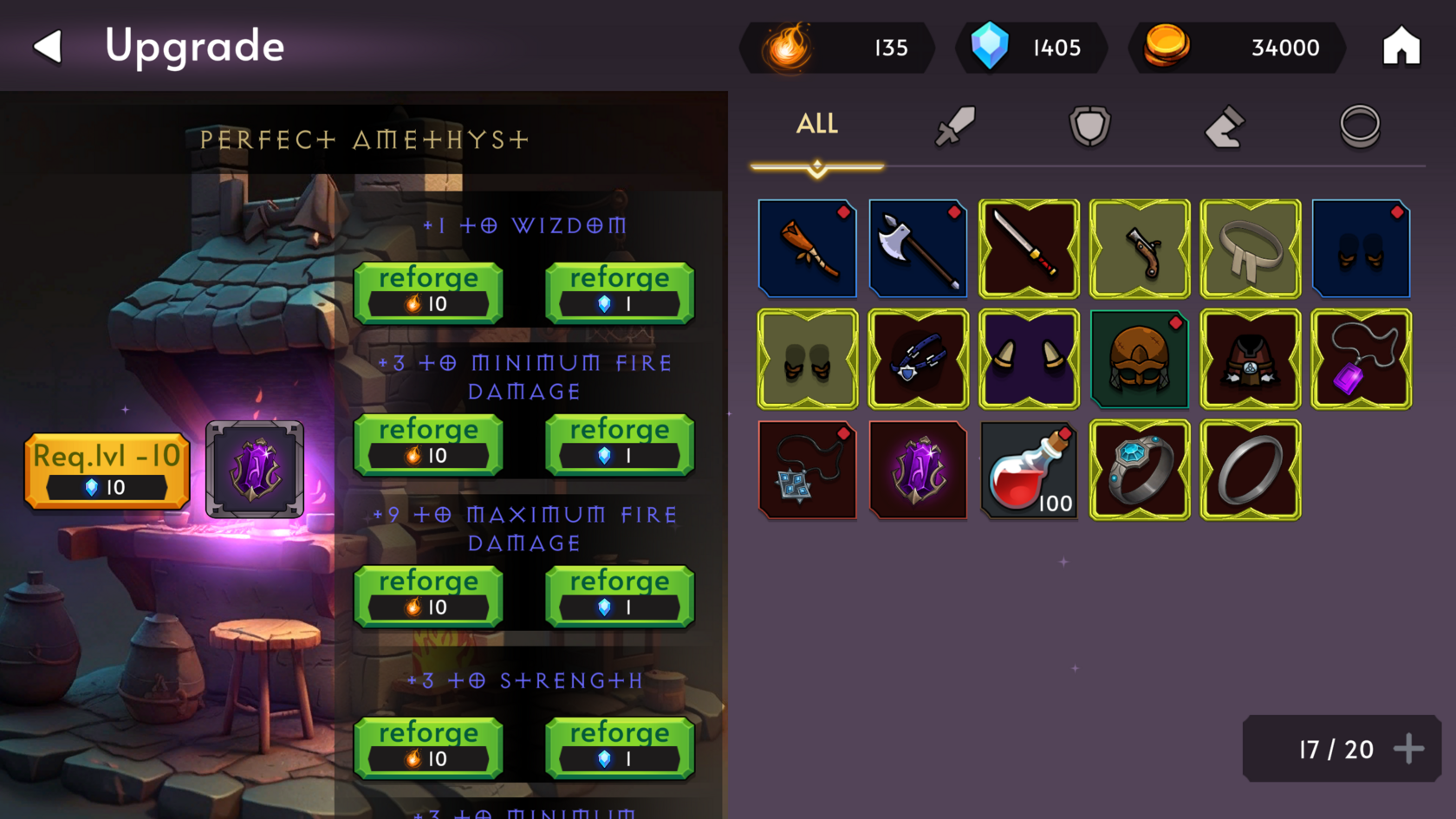
Task: Show the weapons tab with sword icon
Action: pyautogui.click(x=954, y=127)
